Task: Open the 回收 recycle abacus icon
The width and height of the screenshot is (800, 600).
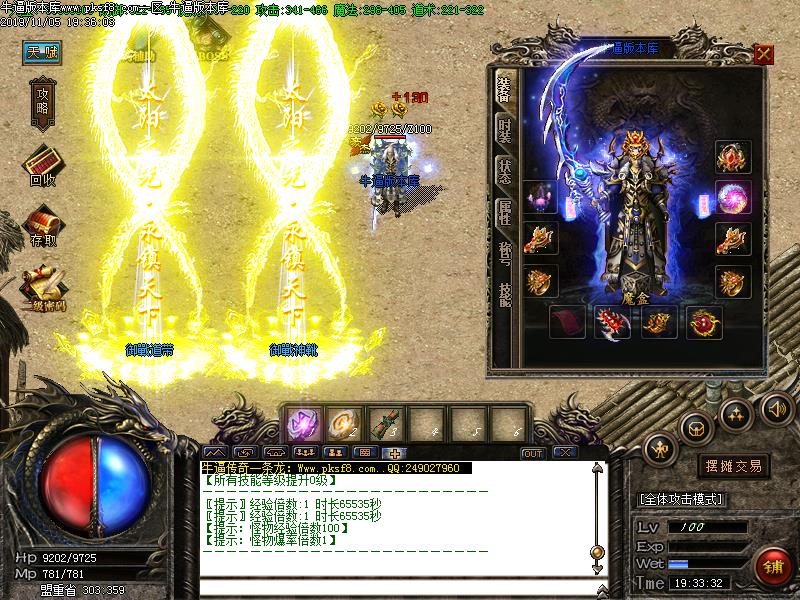Action: point(42,165)
